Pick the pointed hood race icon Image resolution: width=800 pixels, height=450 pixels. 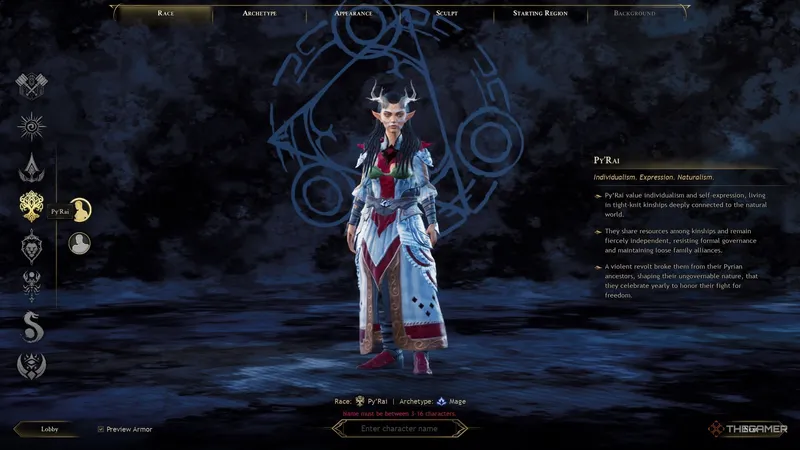(x=32, y=166)
